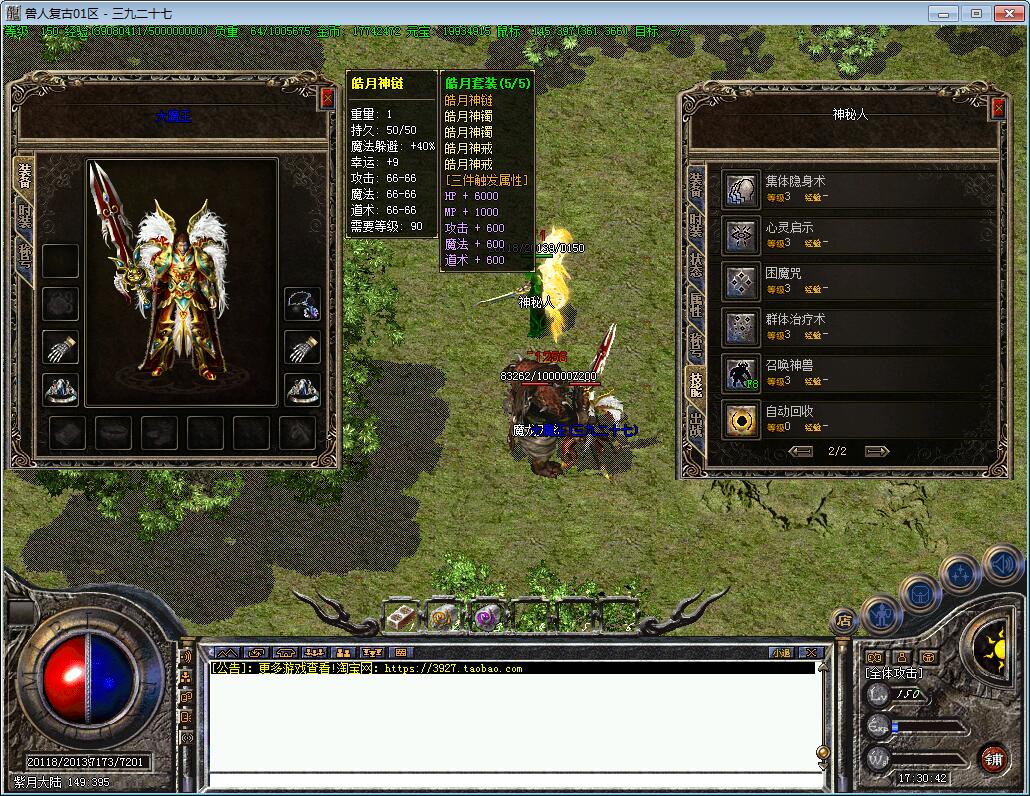
Task: Select the 集体隐身术 skill
Action: coord(741,189)
